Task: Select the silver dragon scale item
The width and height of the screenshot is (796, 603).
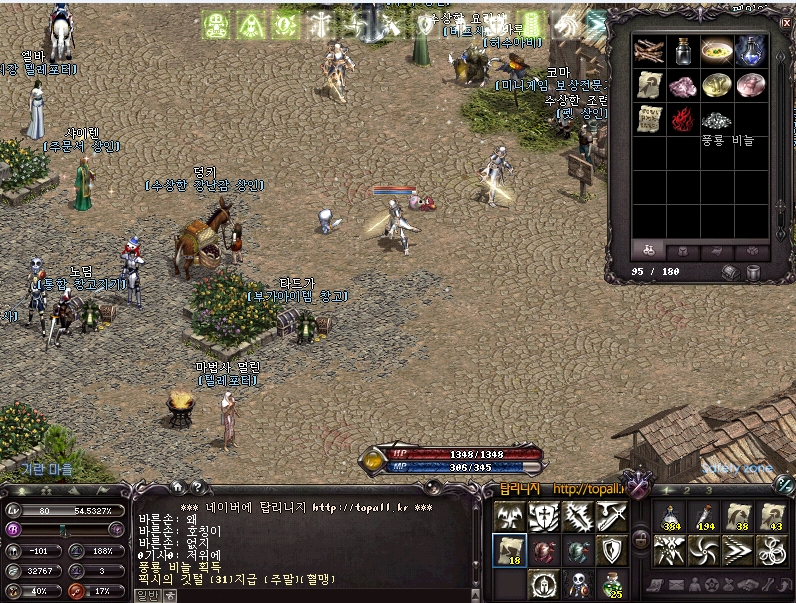Action: (717, 120)
